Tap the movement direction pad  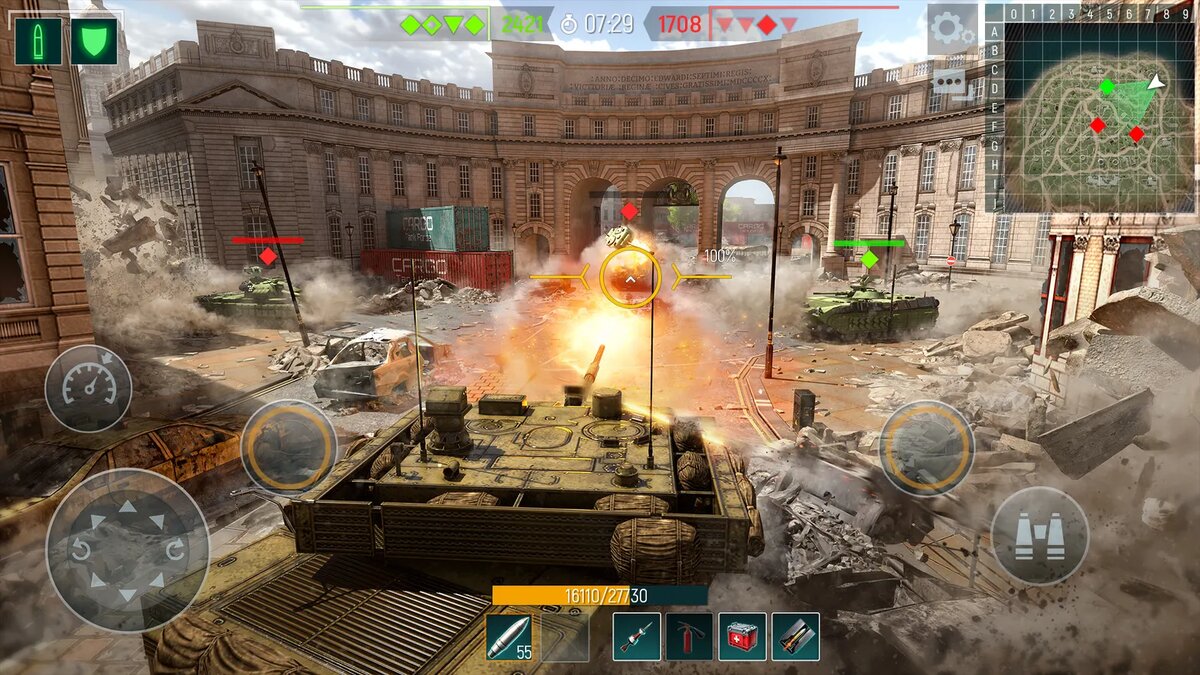(127, 551)
